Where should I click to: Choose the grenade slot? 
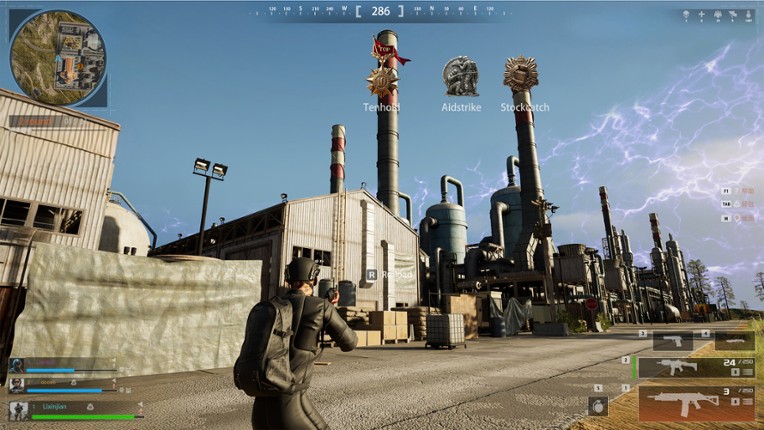pyautogui.click(x=599, y=405)
